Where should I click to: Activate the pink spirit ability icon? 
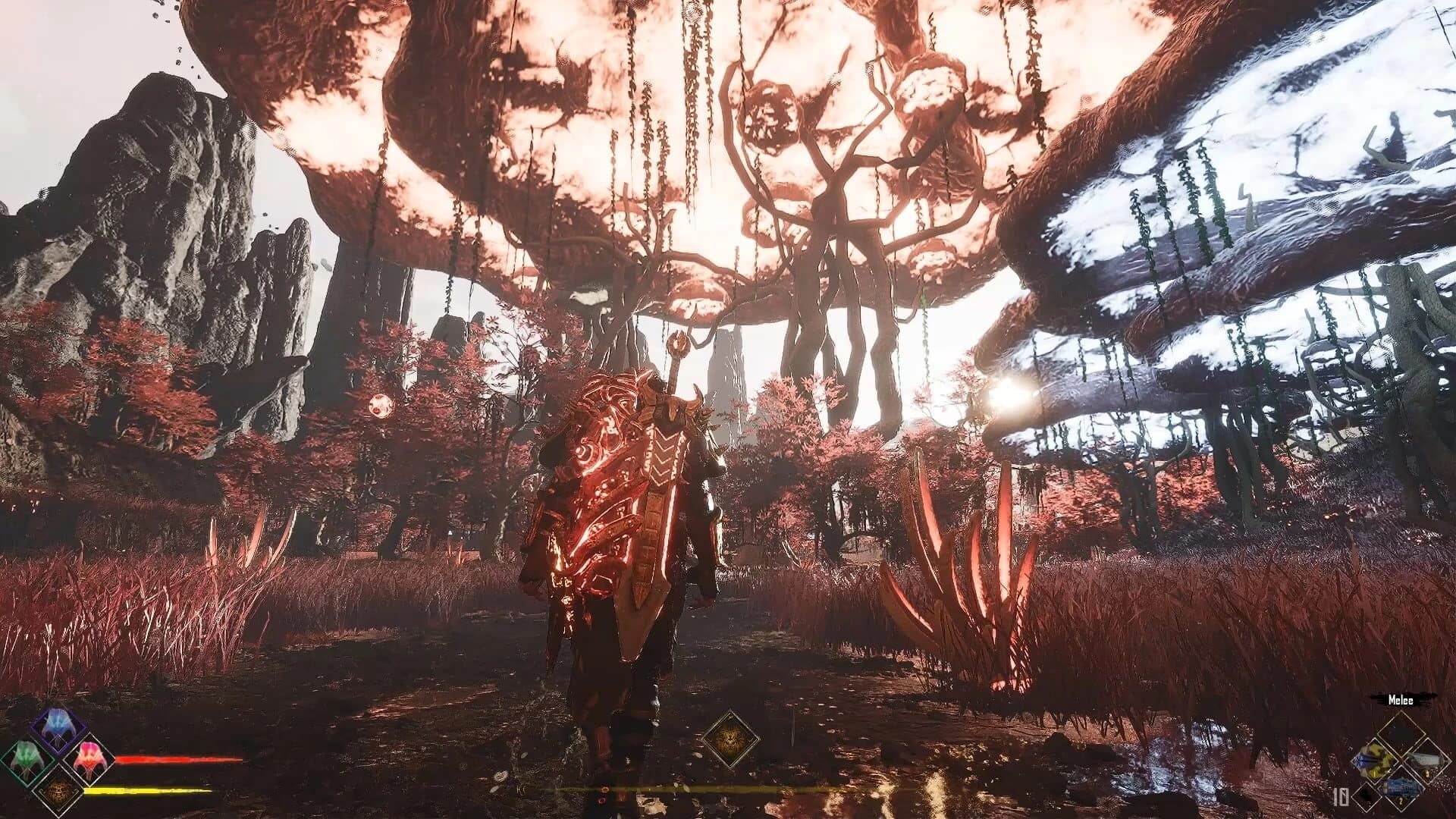point(89,760)
